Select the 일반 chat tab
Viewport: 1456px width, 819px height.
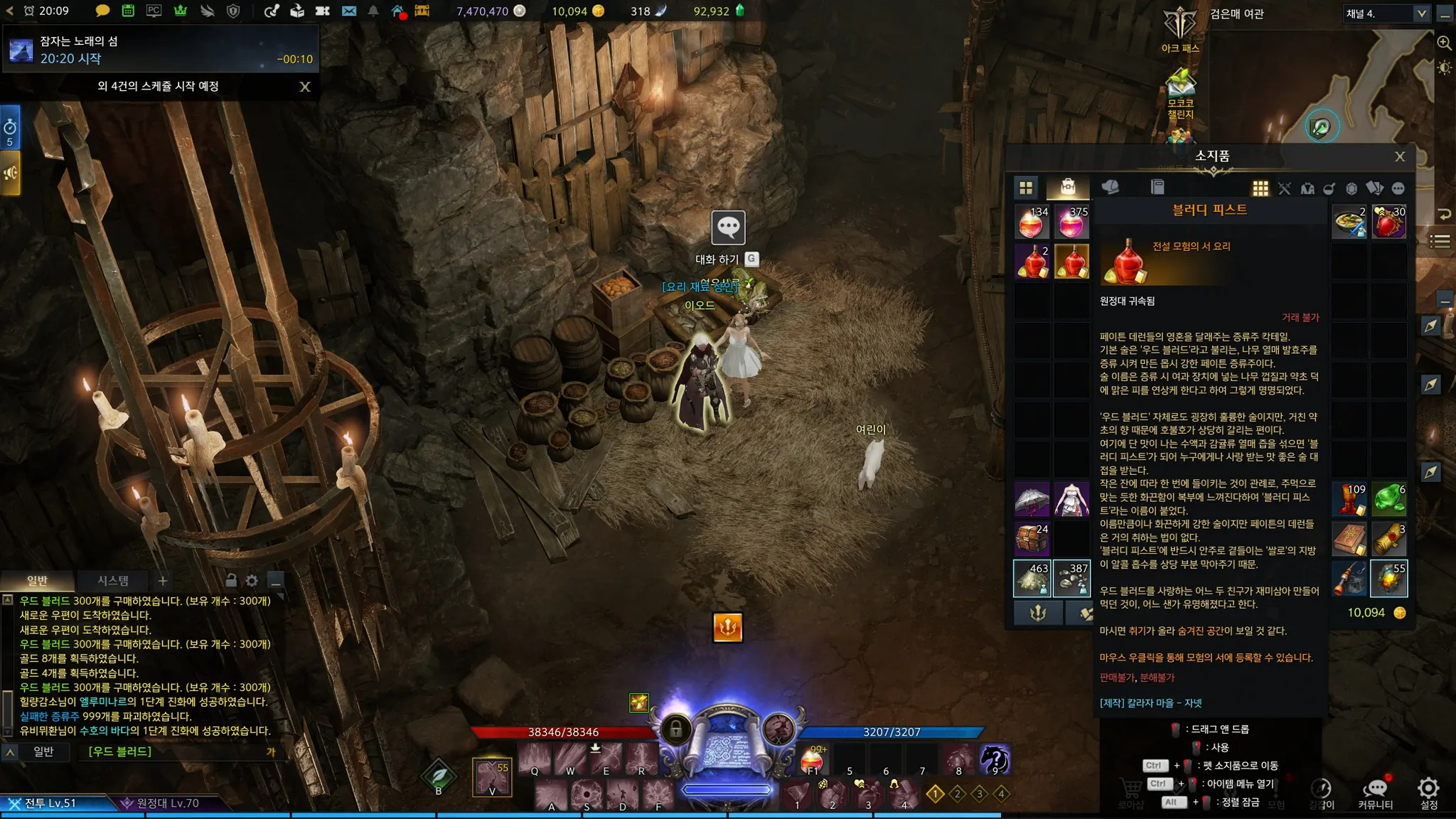tap(37, 581)
